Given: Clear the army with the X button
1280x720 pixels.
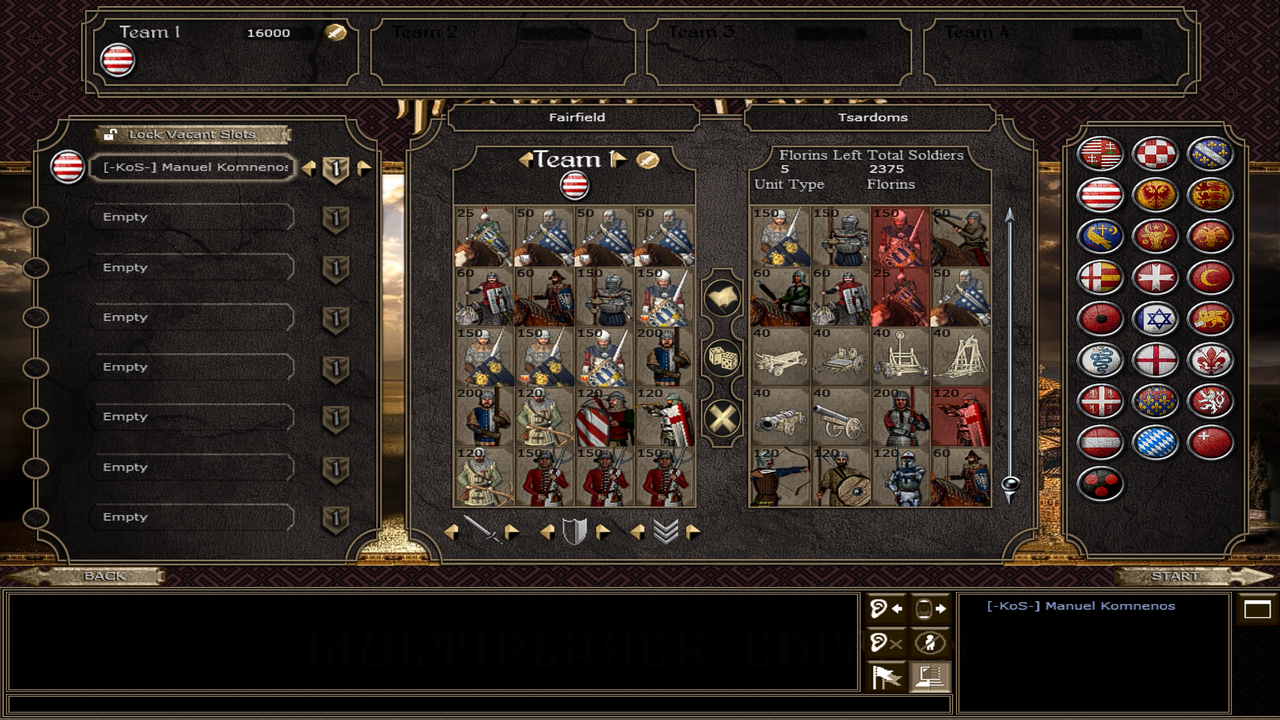Looking at the screenshot, I should [722, 418].
